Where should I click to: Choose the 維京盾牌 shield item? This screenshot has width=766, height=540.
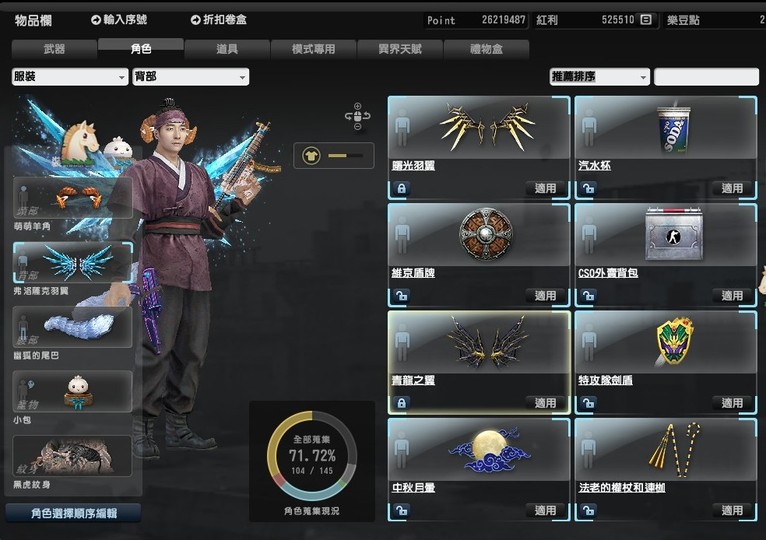coord(478,242)
